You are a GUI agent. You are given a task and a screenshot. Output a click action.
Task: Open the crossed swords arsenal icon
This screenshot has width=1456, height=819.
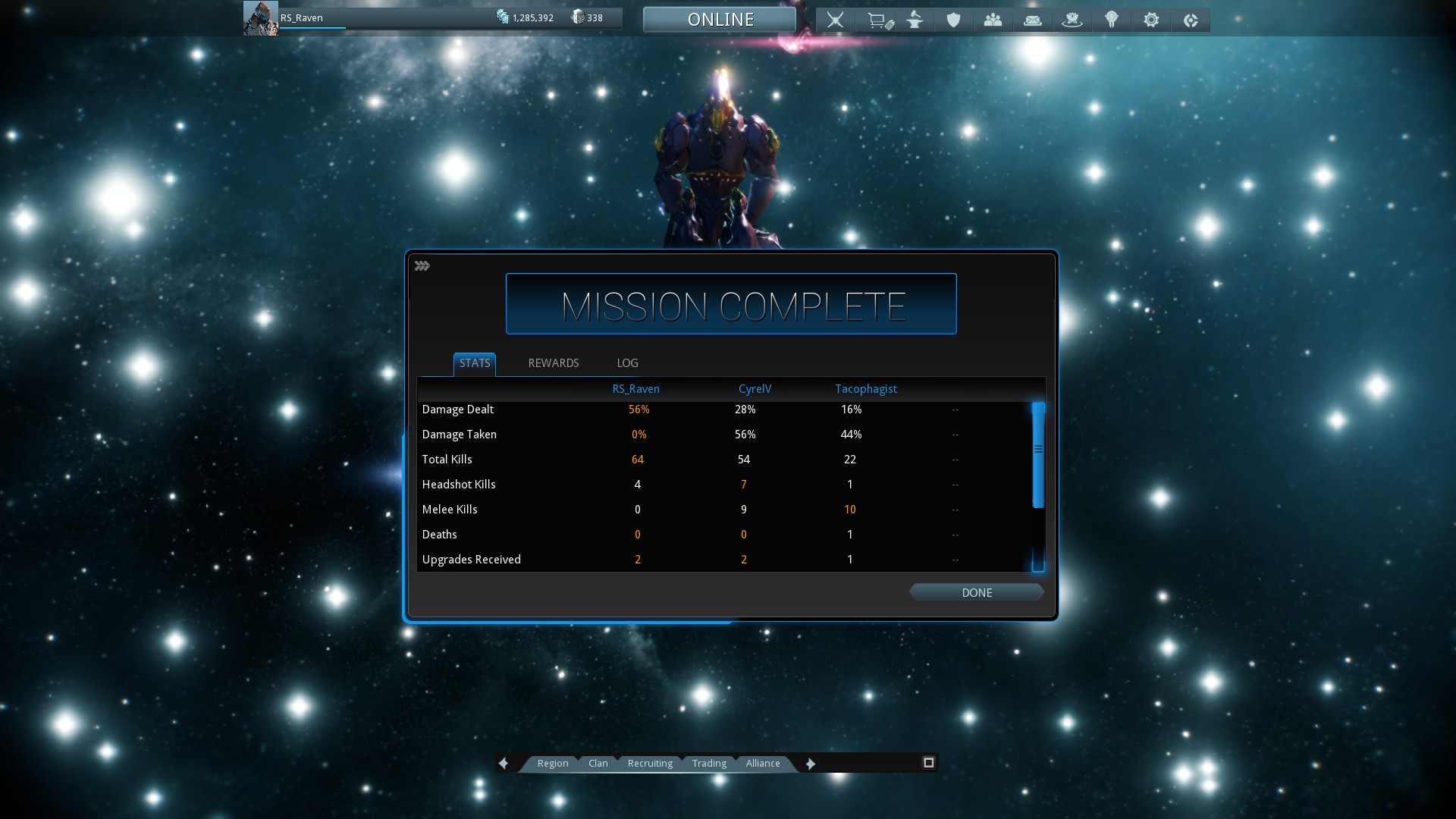pyautogui.click(x=835, y=20)
